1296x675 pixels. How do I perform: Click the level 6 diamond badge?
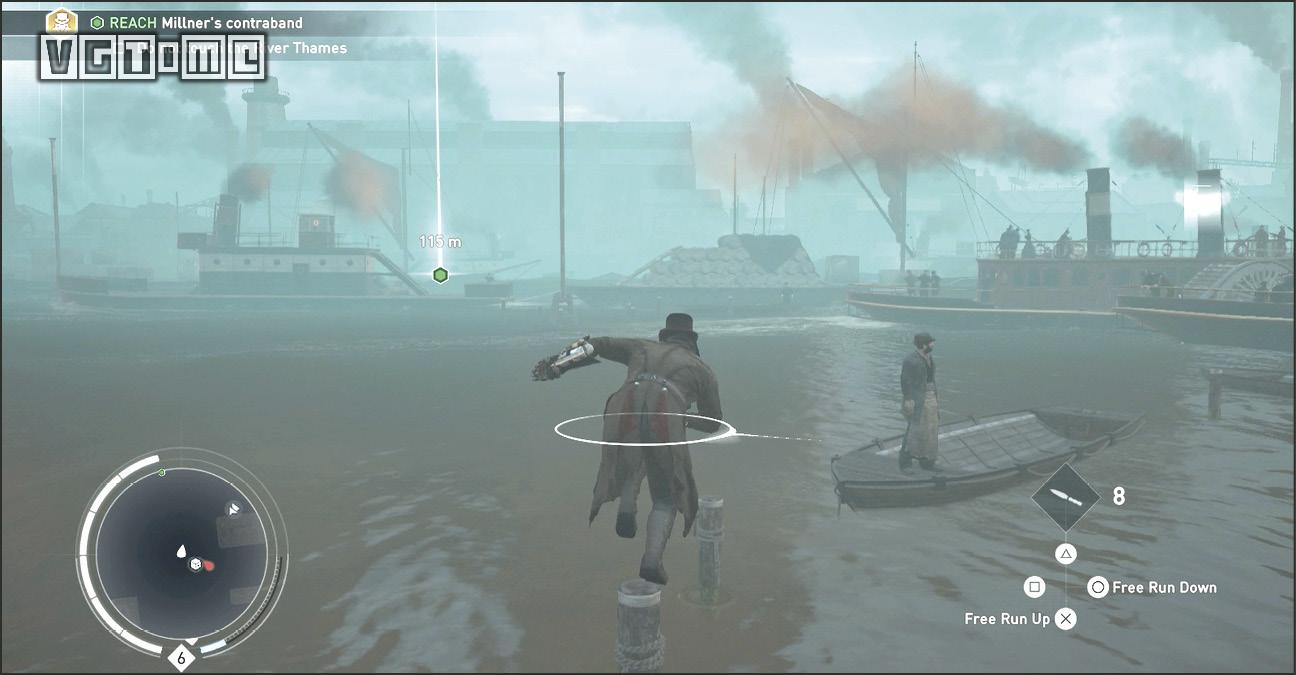point(181,657)
